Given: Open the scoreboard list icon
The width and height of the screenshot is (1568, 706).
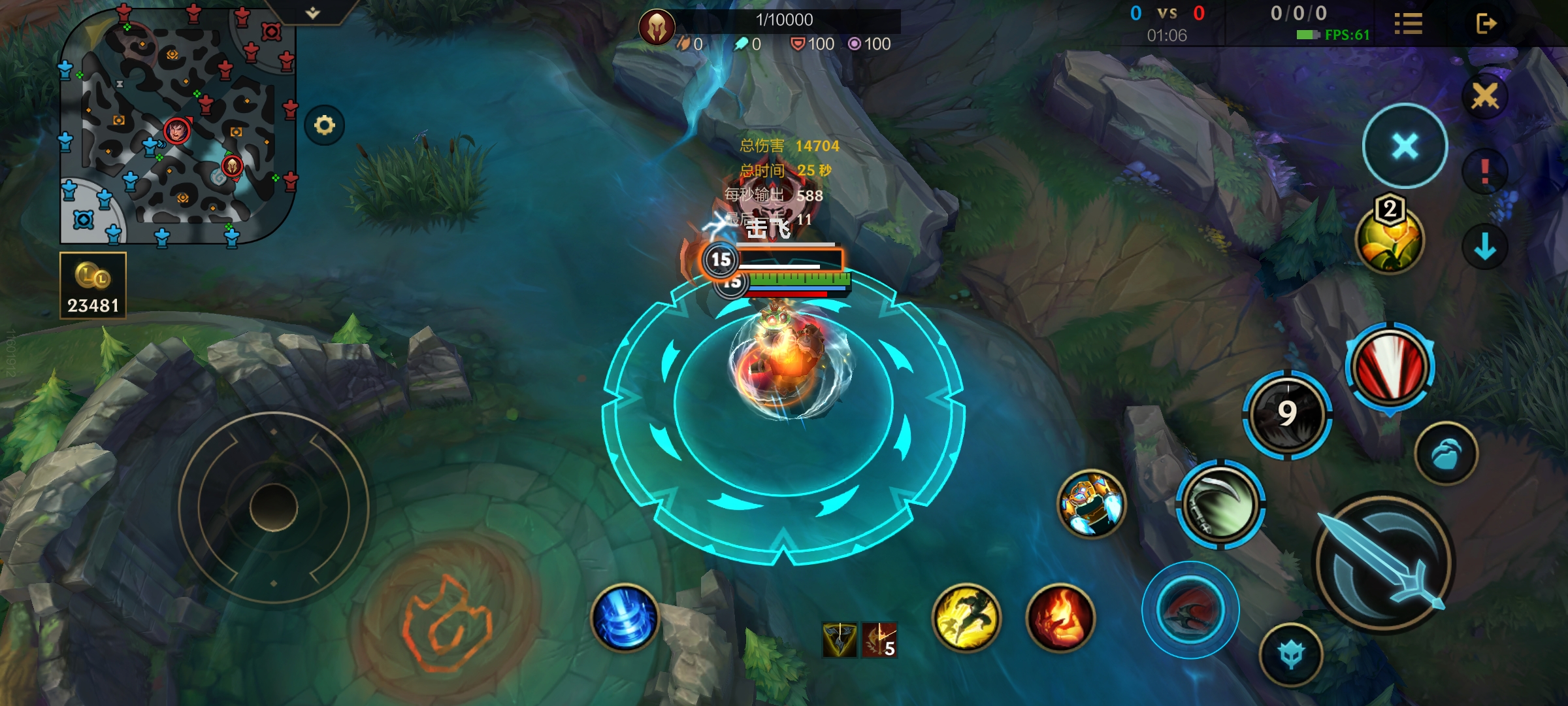Looking at the screenshot, I should point(1408,24).
